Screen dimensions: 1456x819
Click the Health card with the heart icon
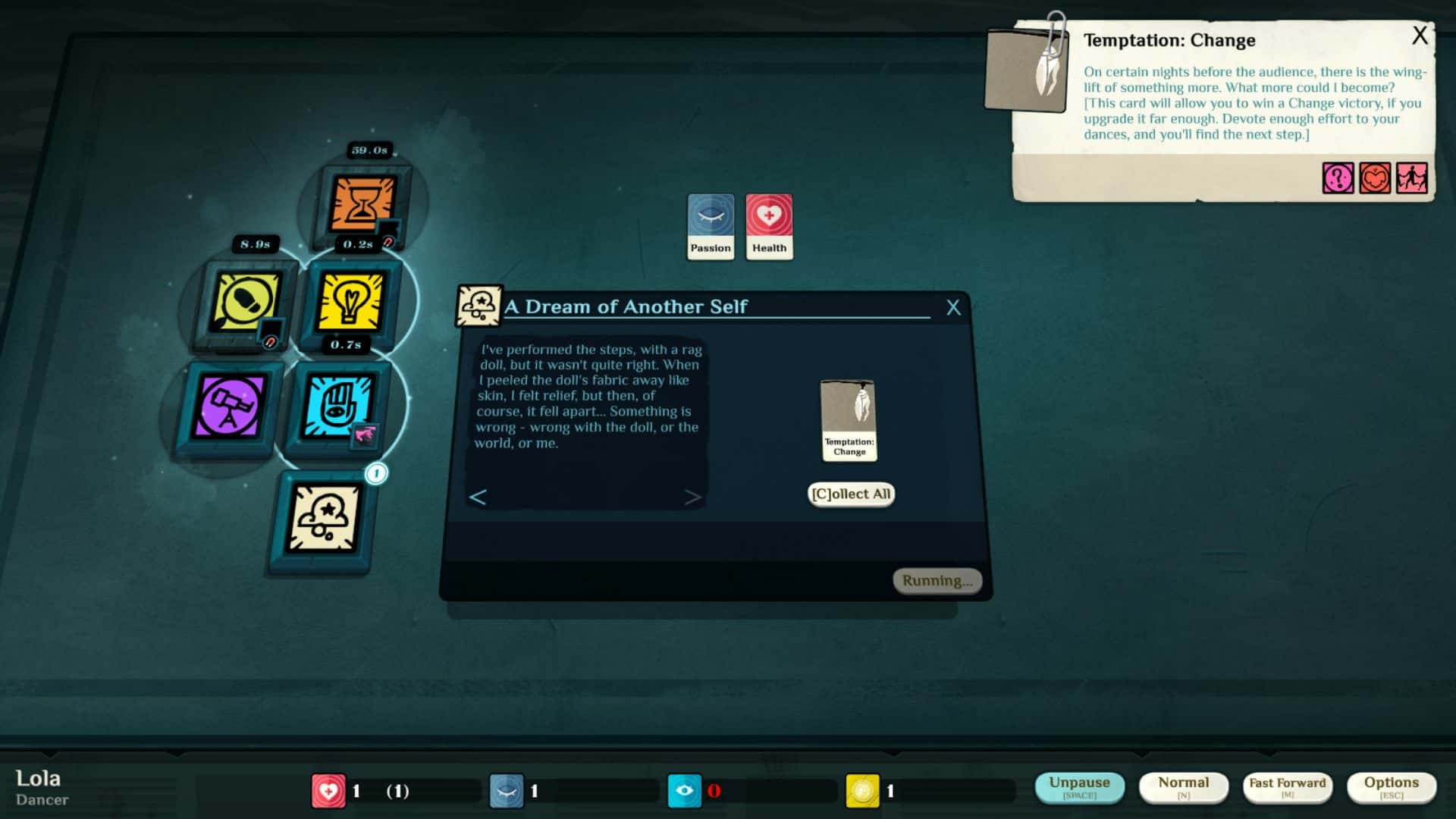(769, 225)
